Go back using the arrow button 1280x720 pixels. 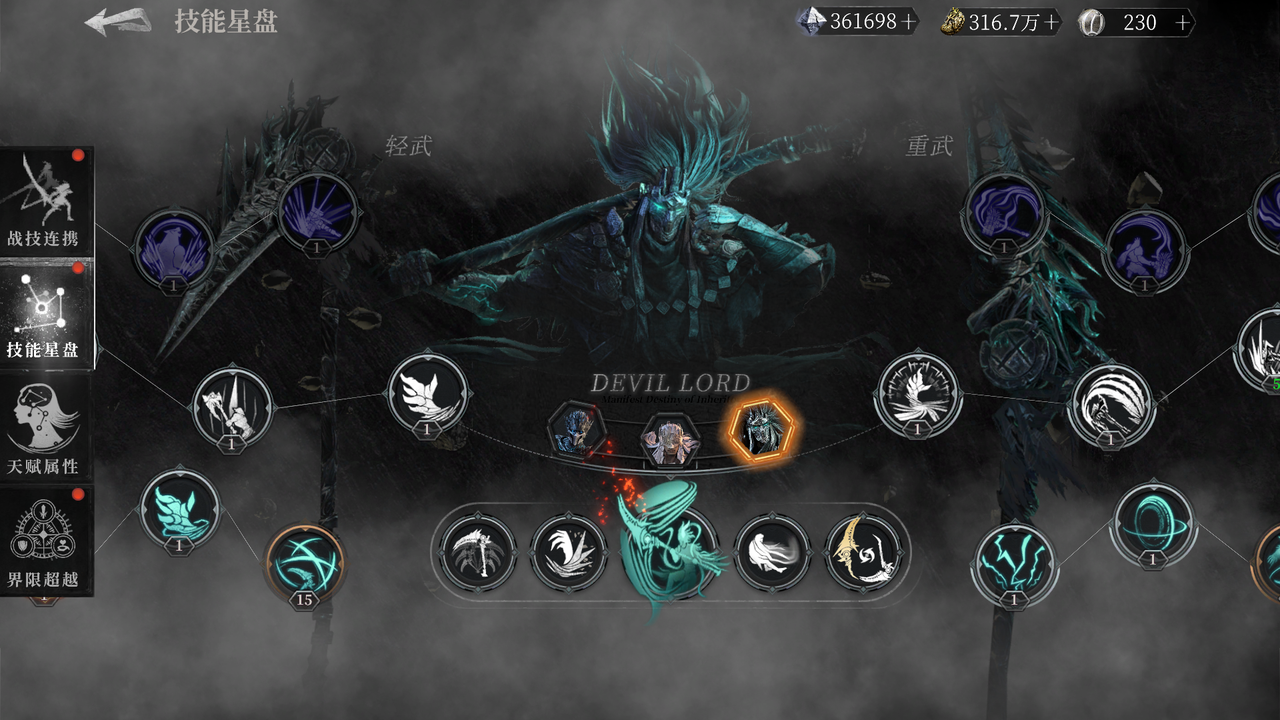[x=117, y=22]
